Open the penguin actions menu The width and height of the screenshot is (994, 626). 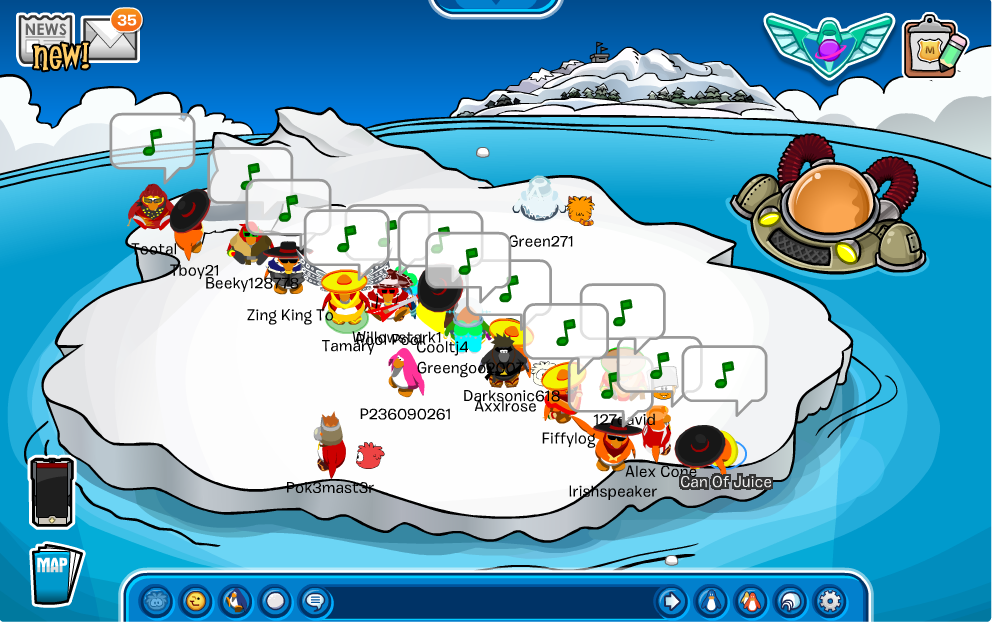pos(235,601)
